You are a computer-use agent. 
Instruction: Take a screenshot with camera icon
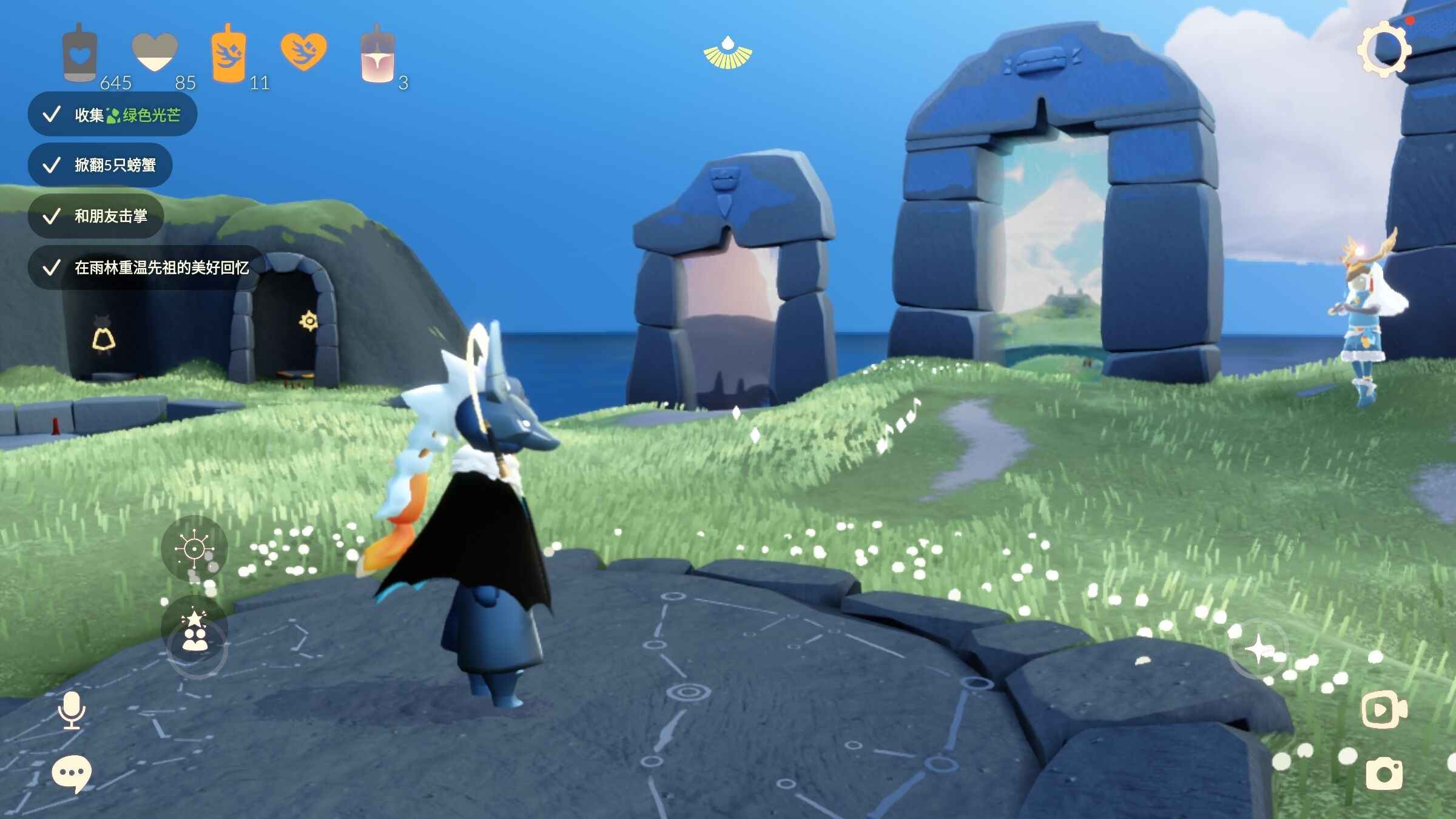(x=1384, y=773)
